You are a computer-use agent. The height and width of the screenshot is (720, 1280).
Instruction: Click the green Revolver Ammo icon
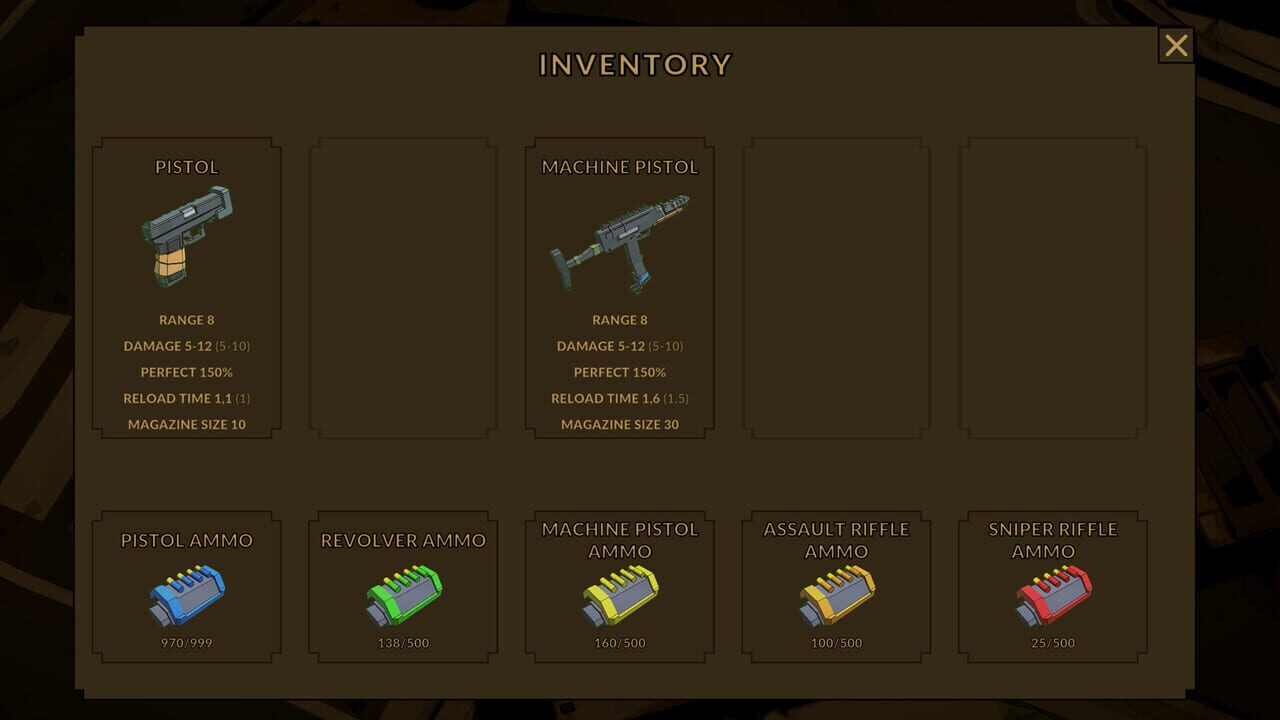(x=403, y=597)
